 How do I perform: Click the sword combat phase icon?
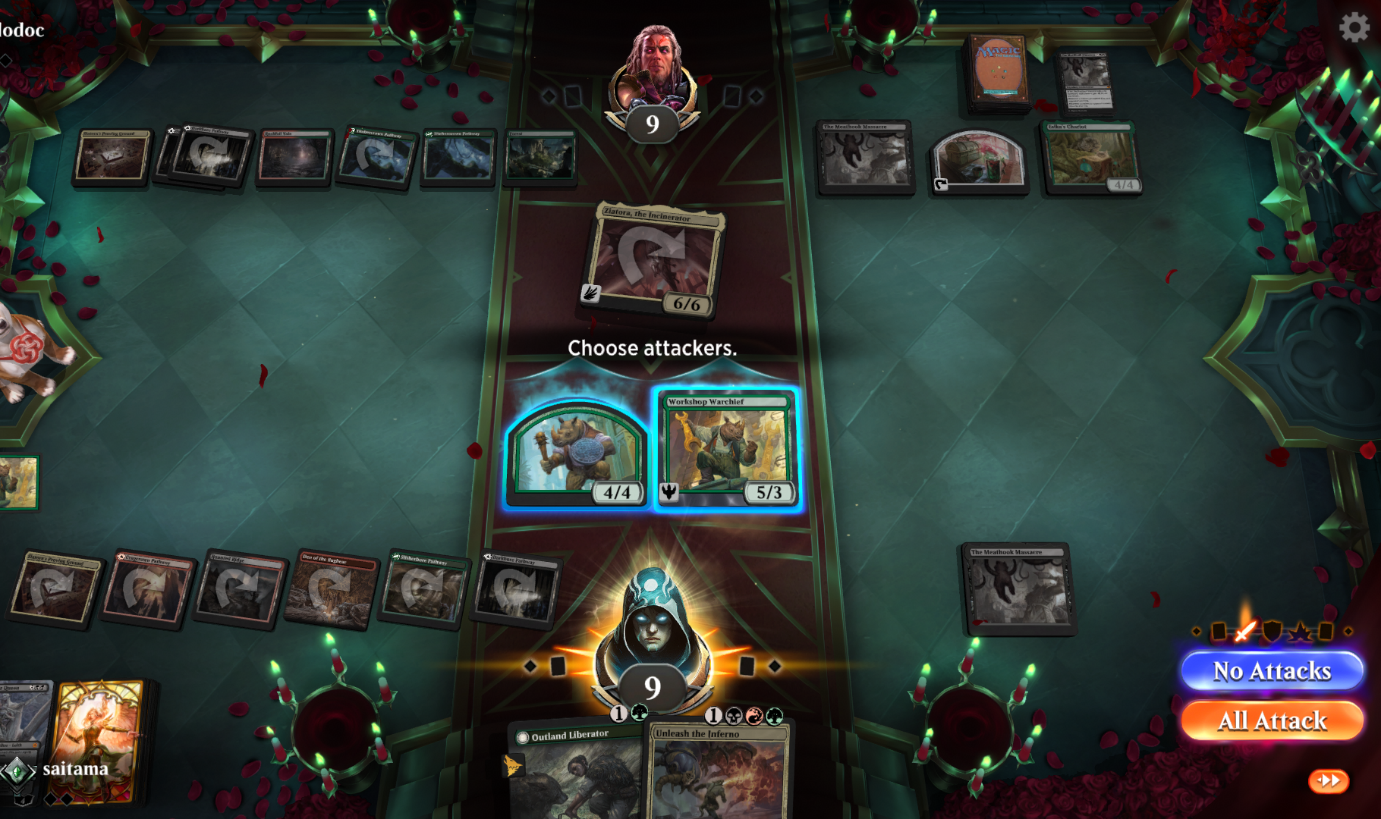pyautogui.click(x=1245, y=631)
